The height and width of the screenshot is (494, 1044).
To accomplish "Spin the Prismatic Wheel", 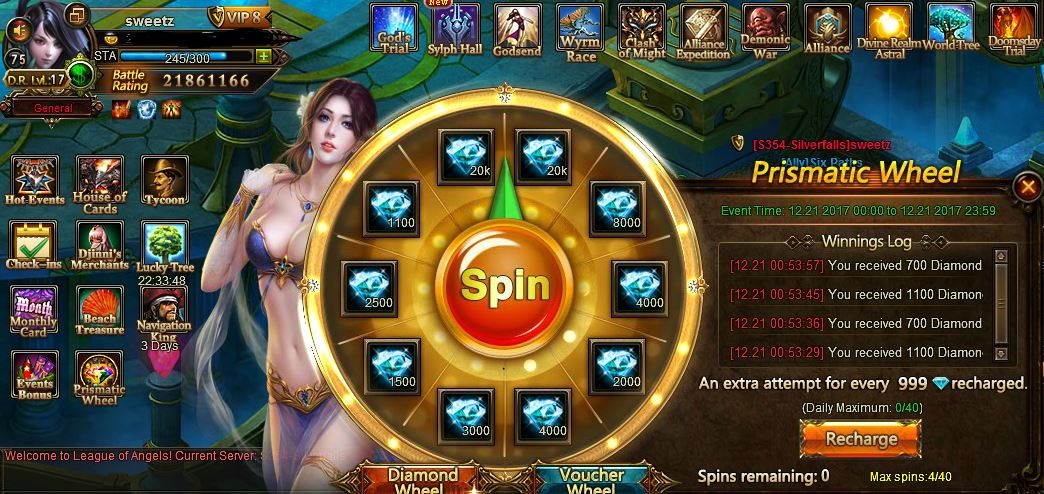I will click(507, 286).
